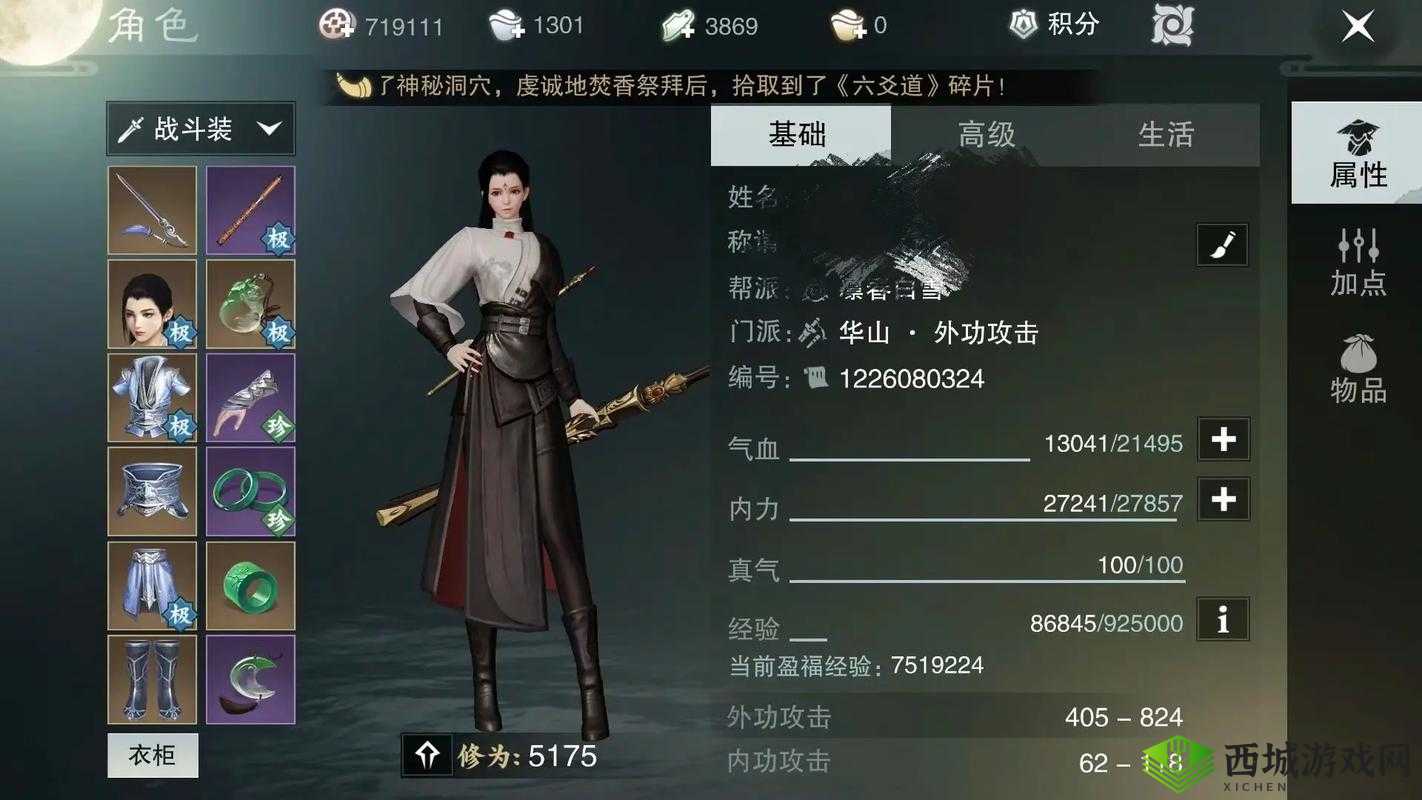Open the 衣柜 wardrobe
Image resolution: width=1422 pixels, height=800 pixels.
point(151,756)
